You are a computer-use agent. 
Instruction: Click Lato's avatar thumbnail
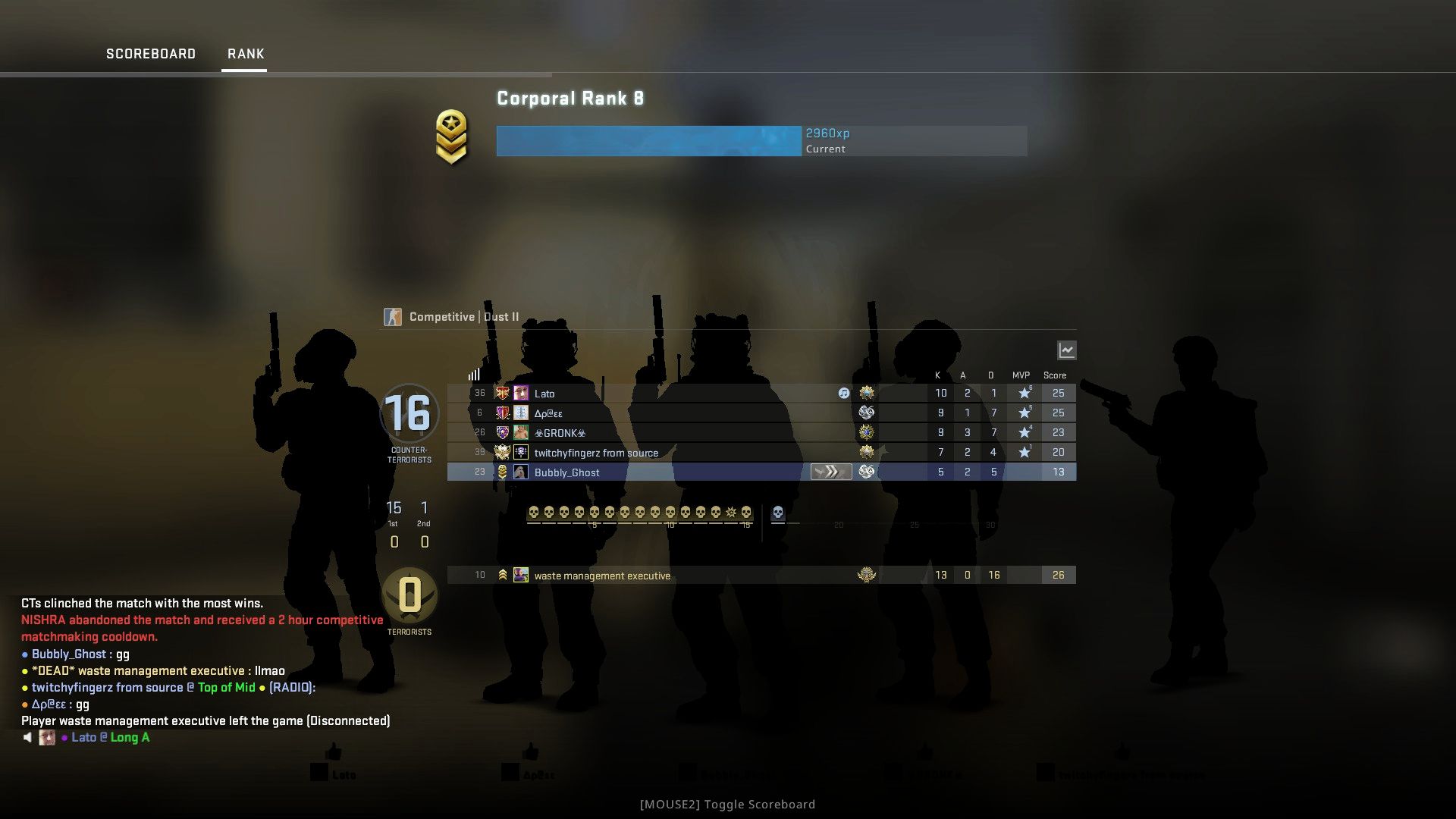[521, 393]
